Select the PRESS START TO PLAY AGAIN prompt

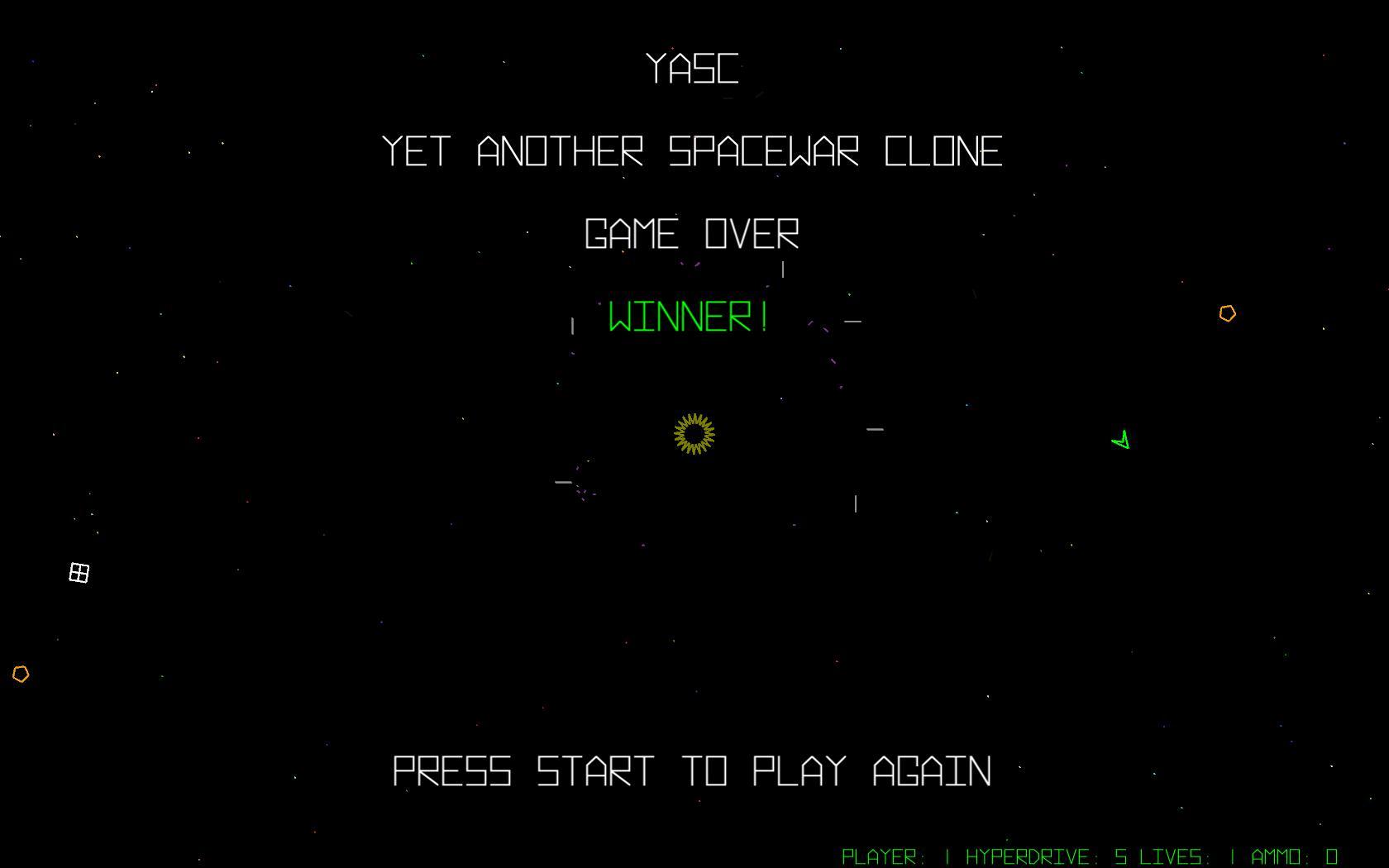click(x=693, y=773)
